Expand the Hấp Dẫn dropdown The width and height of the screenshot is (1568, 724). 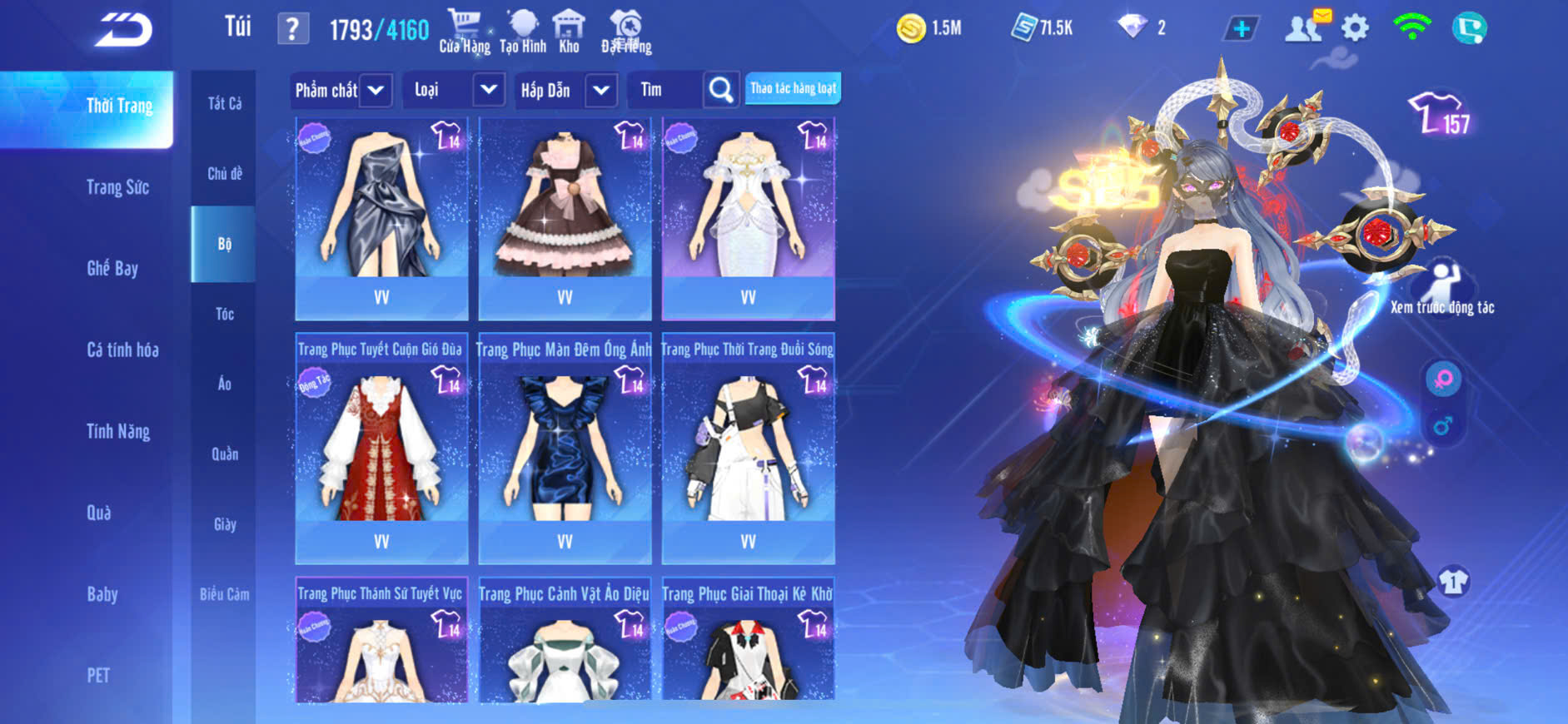click(601, 90)
